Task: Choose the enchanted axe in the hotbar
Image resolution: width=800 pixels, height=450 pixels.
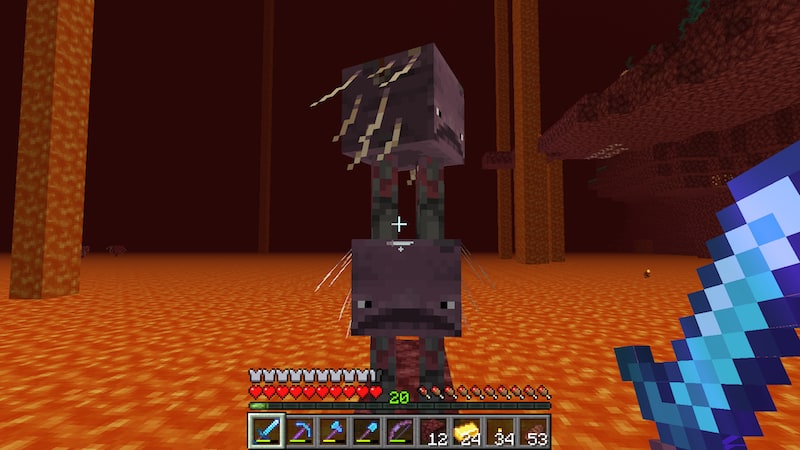Action: 333,431
